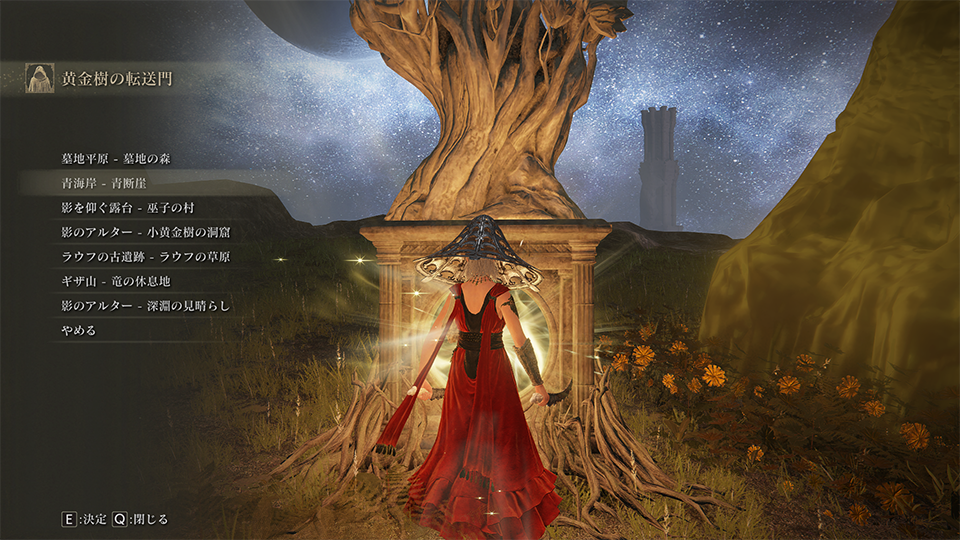
Task: Click やめる to cancel the menu
Action: [79, 329]
